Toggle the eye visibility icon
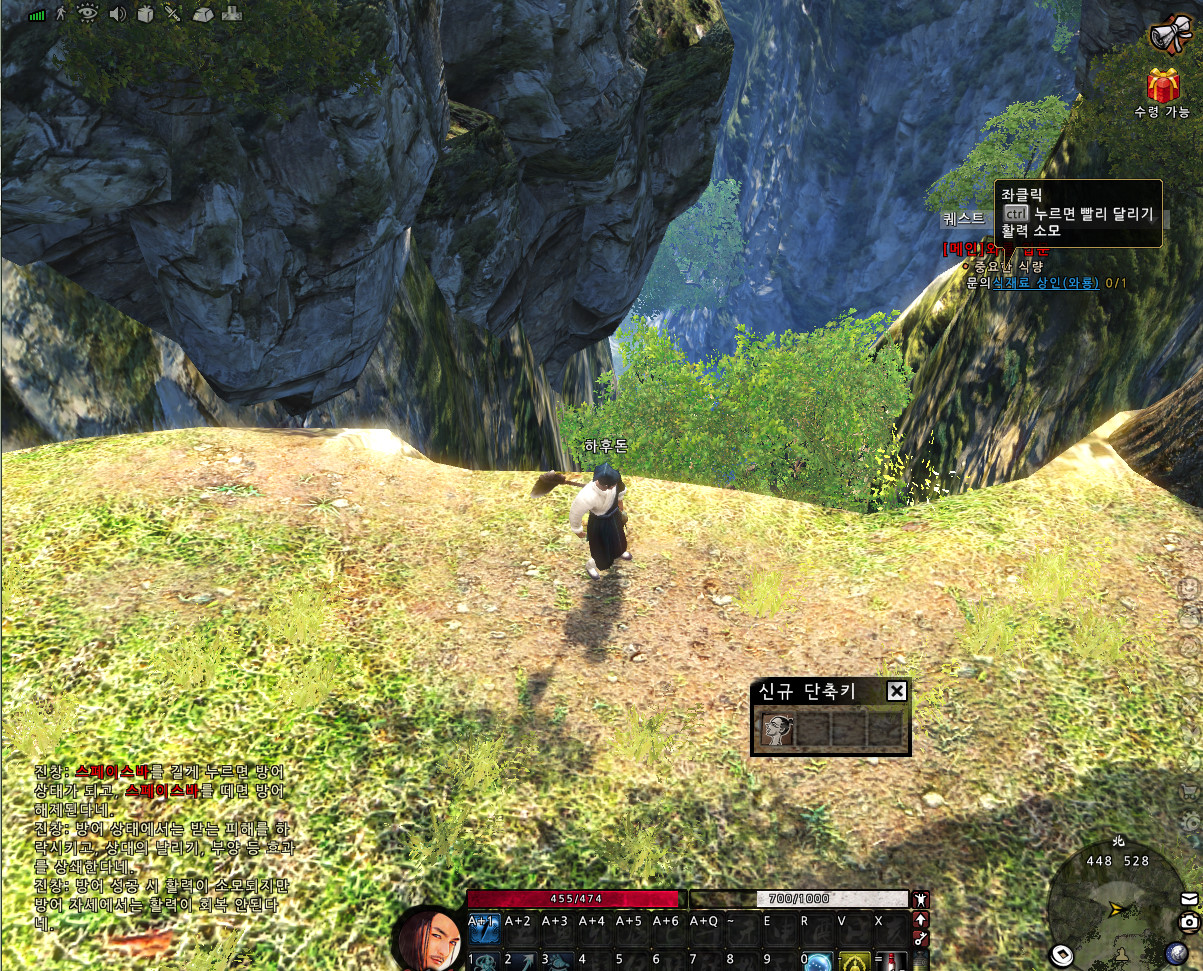Screen dimensions: 1203x971 pos(88,14)
